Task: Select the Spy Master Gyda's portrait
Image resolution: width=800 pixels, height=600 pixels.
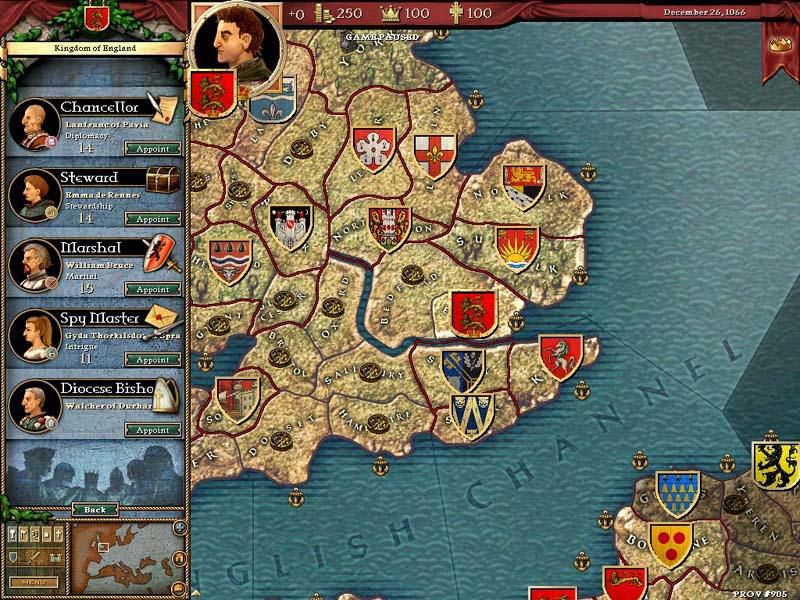Action: (34, 335)
